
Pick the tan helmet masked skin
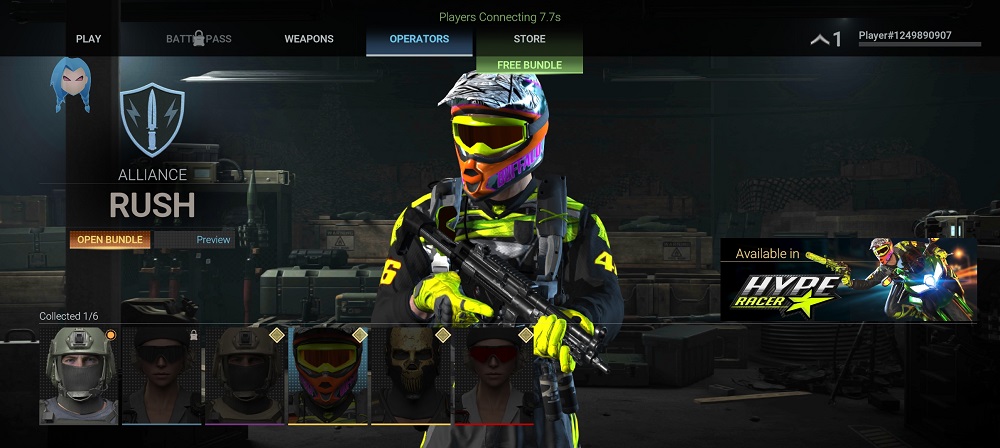pyautogui.click(x=246, y=375)
